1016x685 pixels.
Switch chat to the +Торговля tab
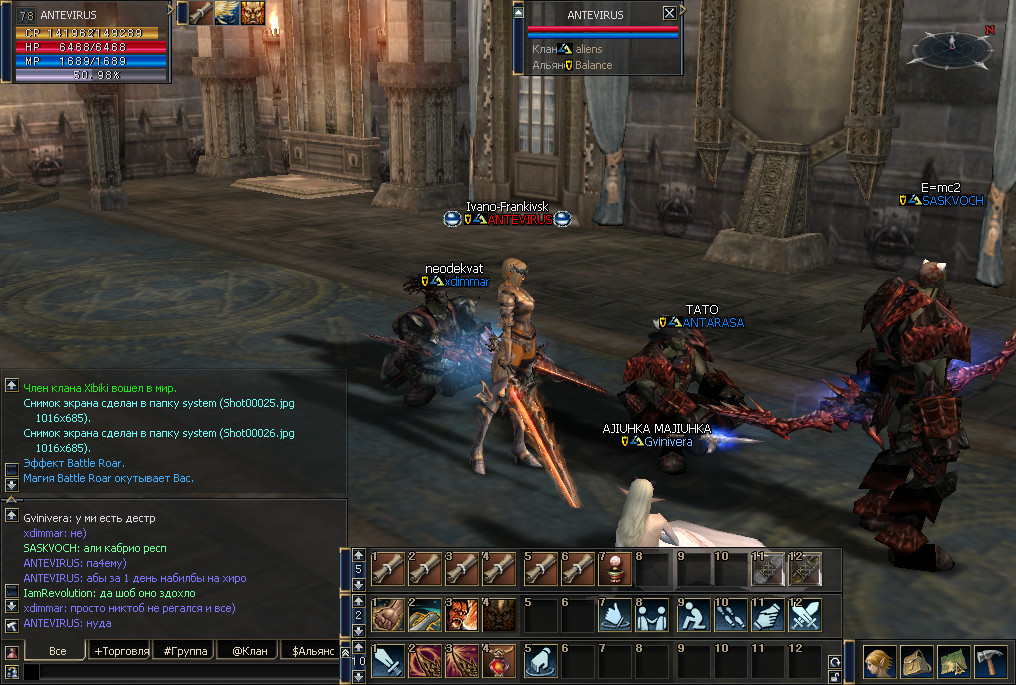[121, 651]
